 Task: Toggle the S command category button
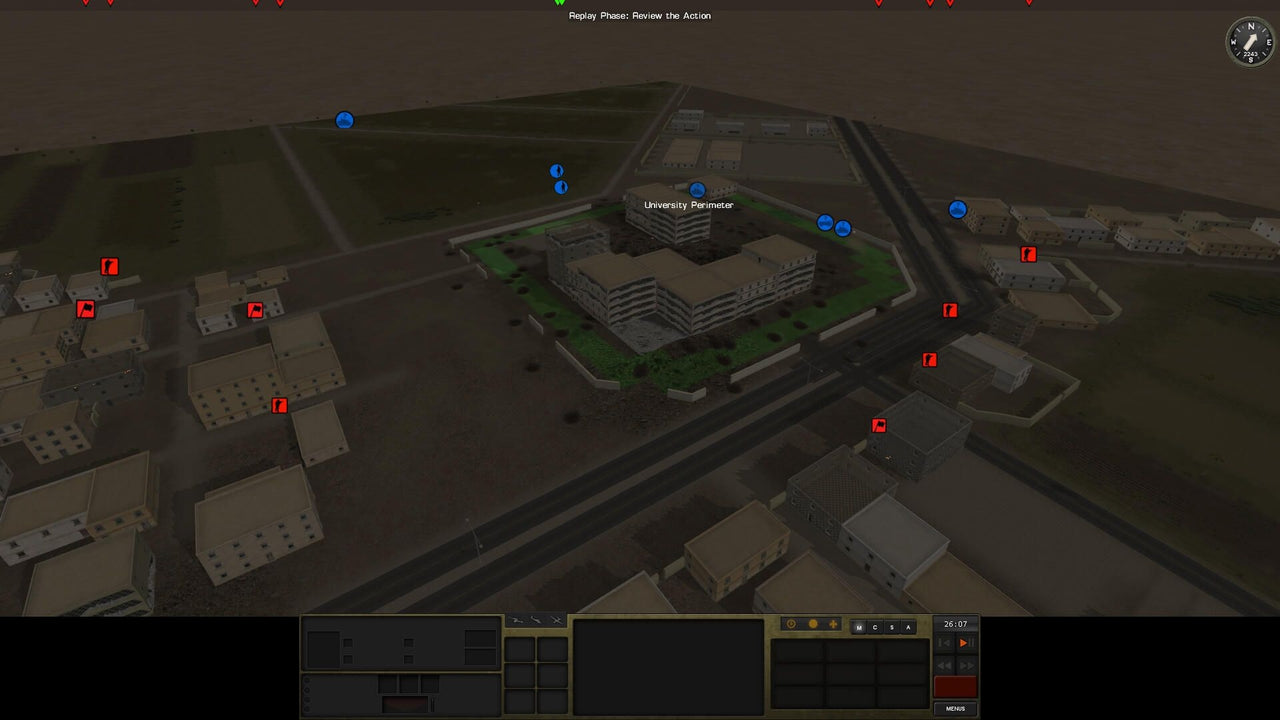(892, 627)
